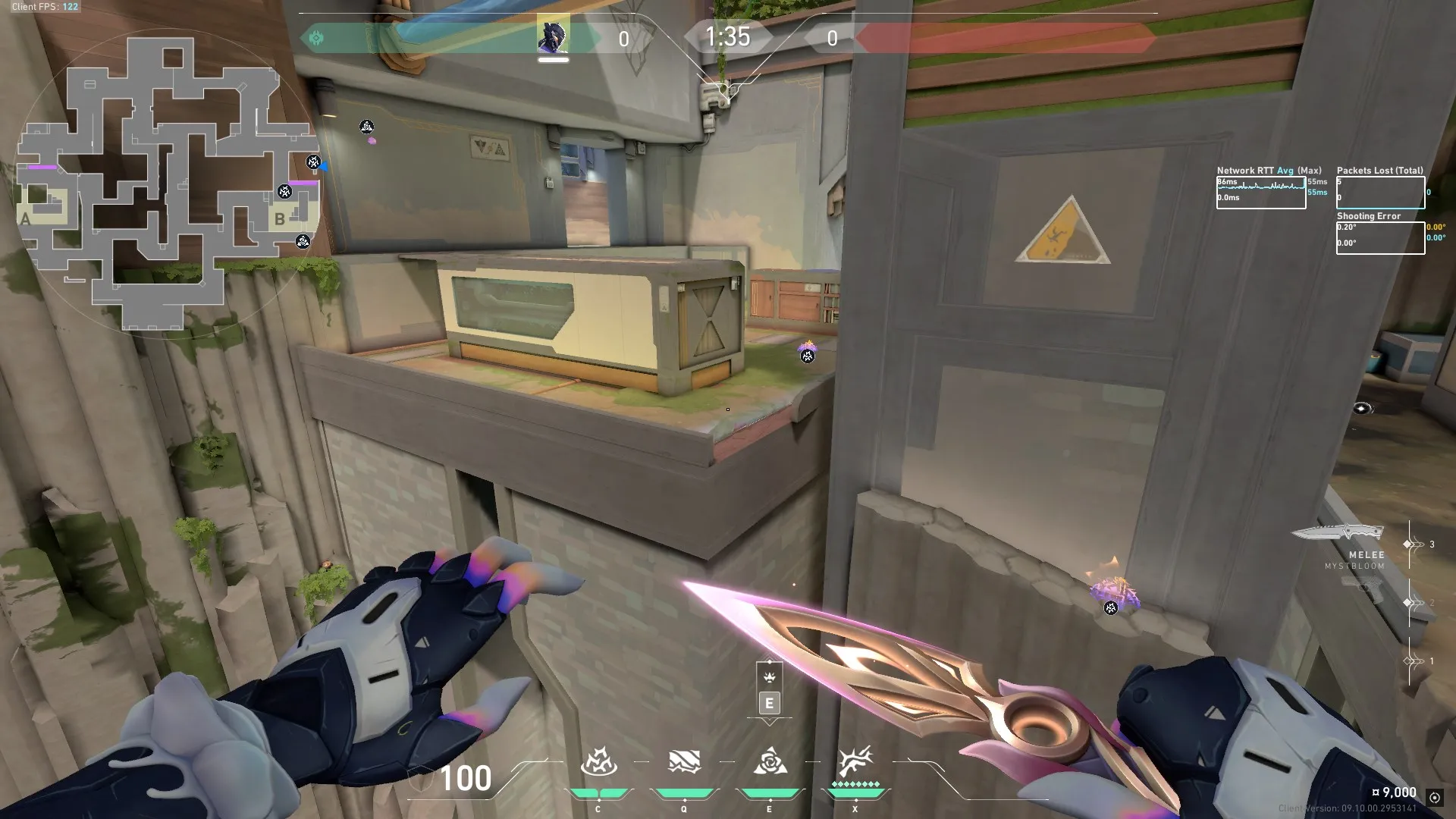
Task: Select the Mystbloom melee knife slot
Action: pos(1339,534)
